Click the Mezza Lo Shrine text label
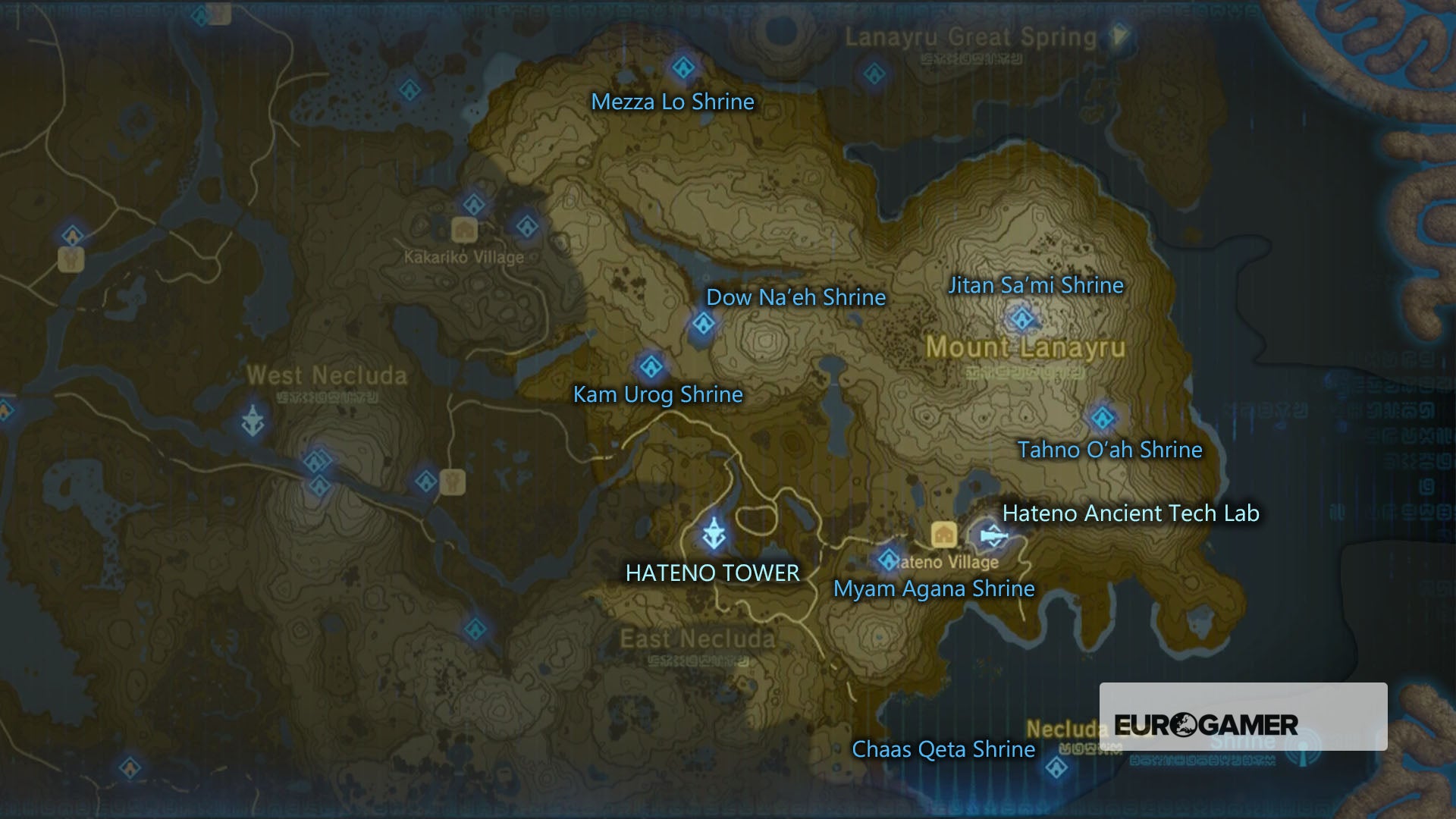 (672, 102)
